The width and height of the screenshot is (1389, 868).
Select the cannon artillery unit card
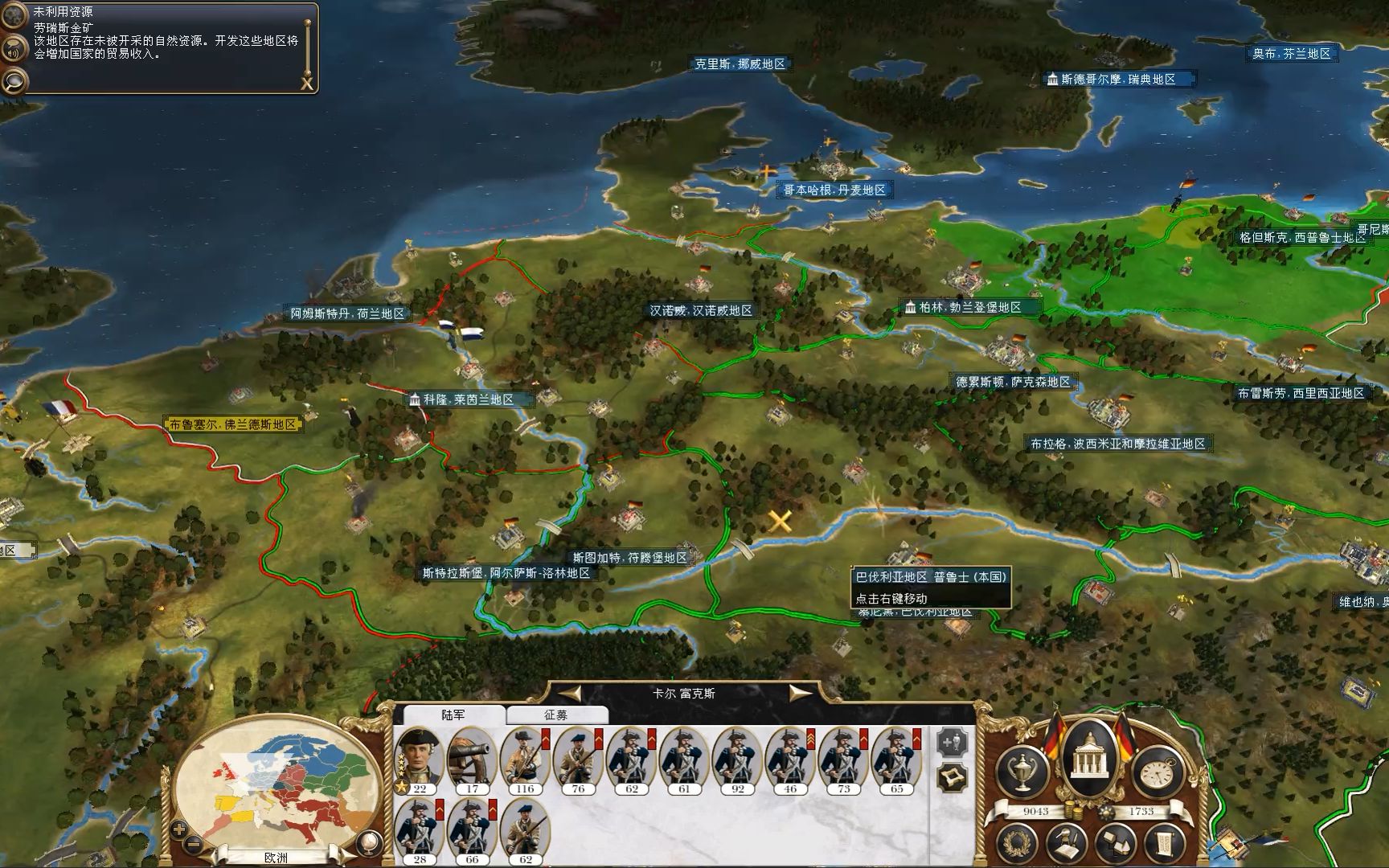[x=472, y=758]
